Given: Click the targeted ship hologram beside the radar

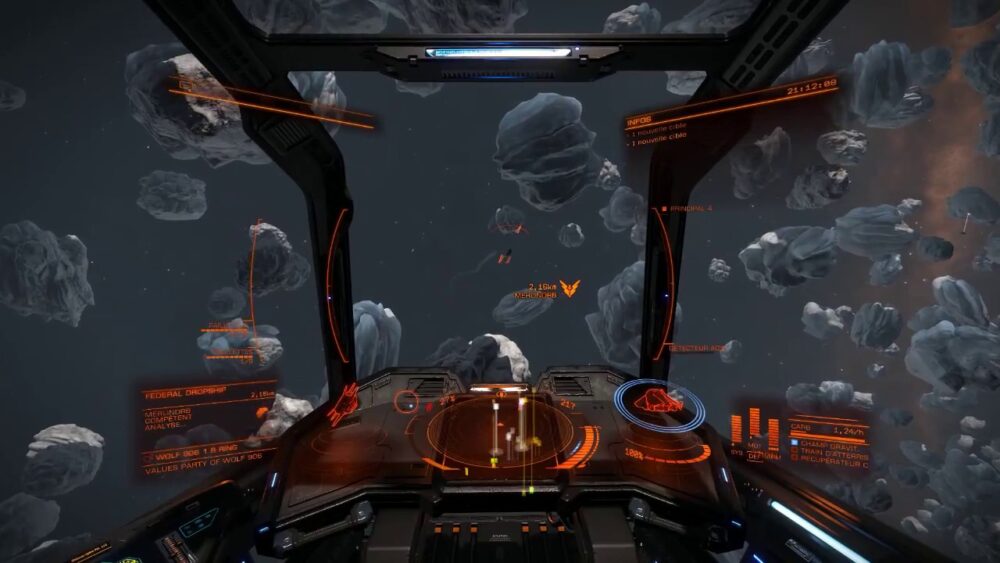Looking at the screenshot, I should coord(343,402).
